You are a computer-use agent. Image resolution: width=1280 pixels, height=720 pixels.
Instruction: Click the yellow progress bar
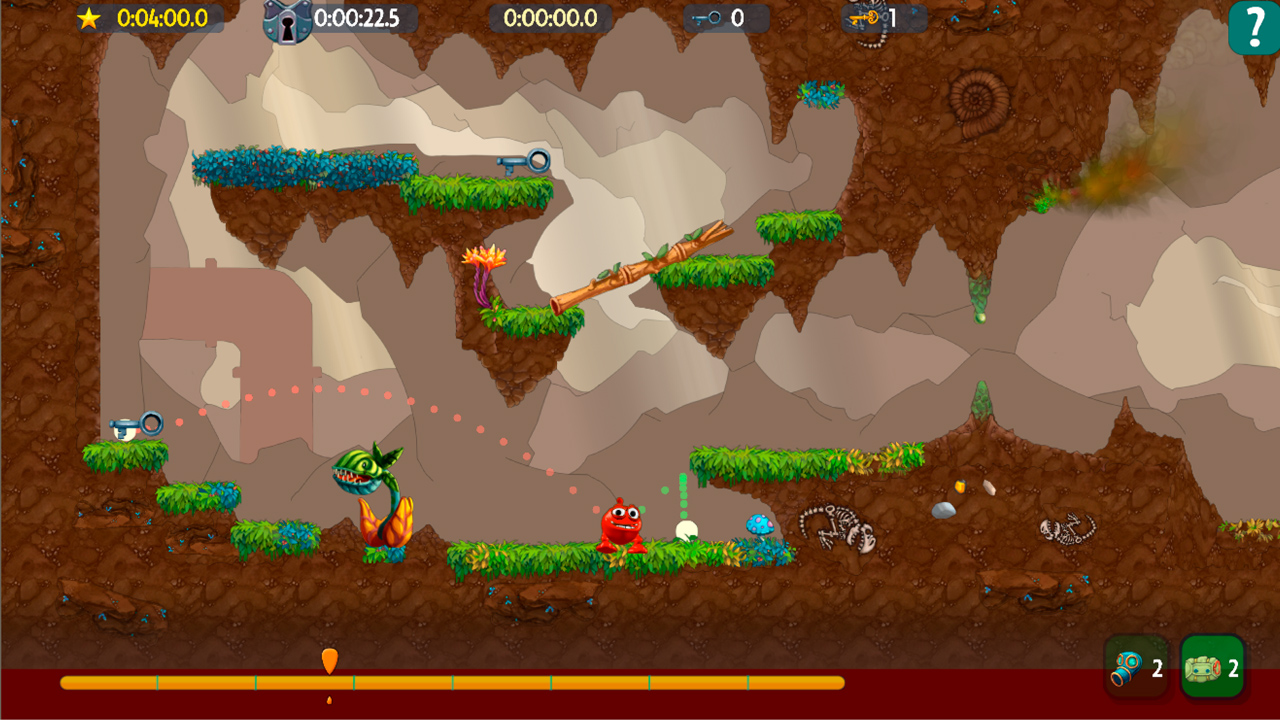(450, 681)
